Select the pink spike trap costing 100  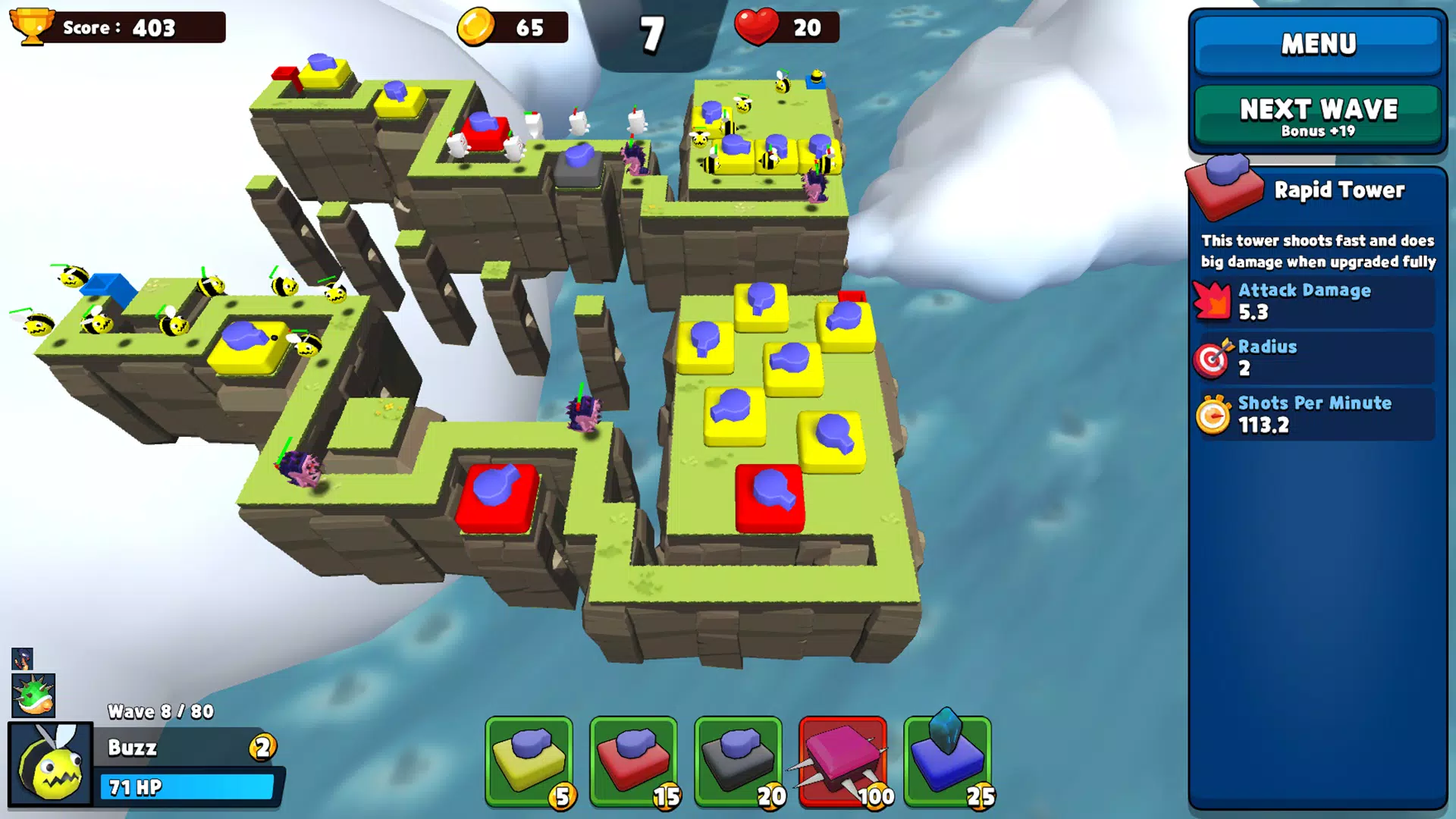pyautogui.click(x=843, y=761)
